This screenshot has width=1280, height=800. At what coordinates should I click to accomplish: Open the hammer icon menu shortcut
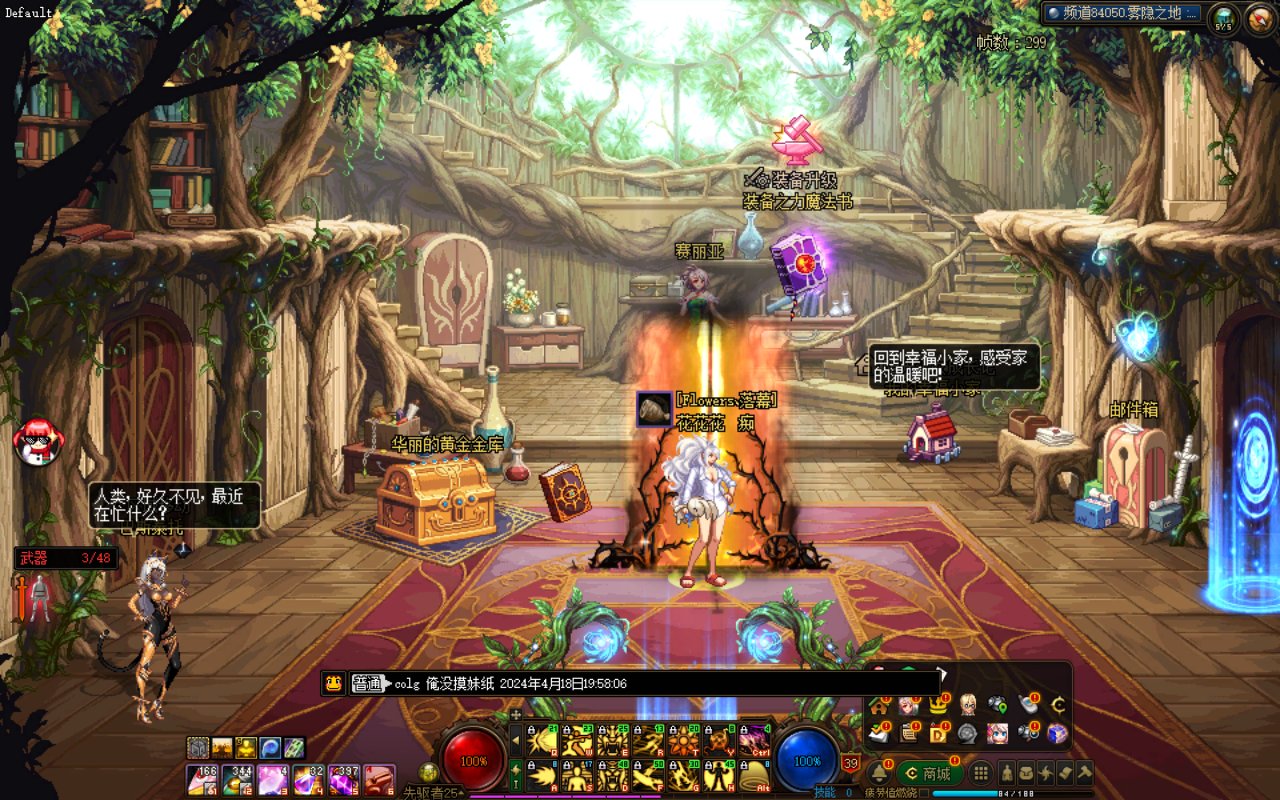(1084, 773)
